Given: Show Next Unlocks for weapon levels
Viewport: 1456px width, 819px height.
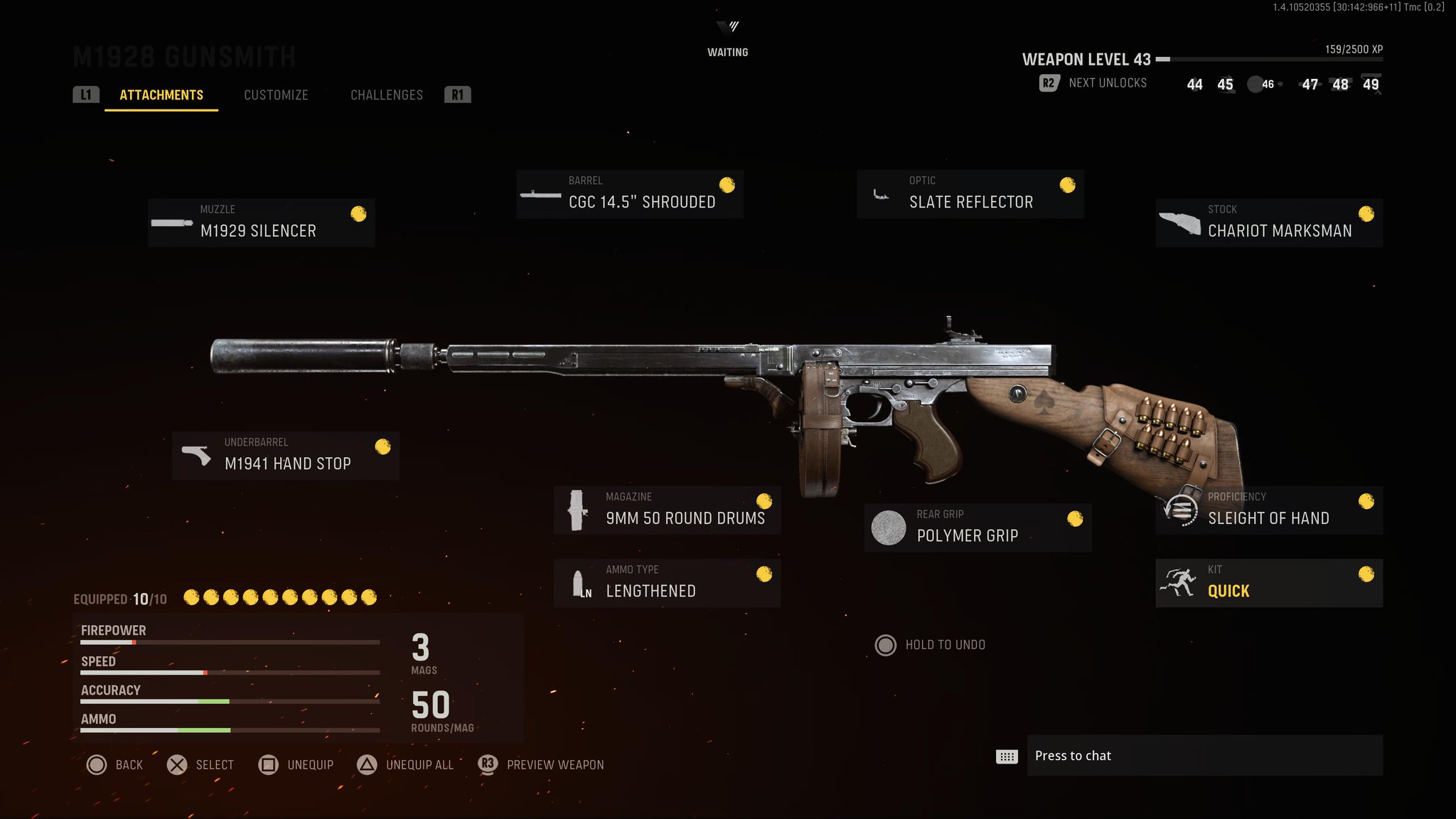Looking at the screenshot, I should [1093, 83].
